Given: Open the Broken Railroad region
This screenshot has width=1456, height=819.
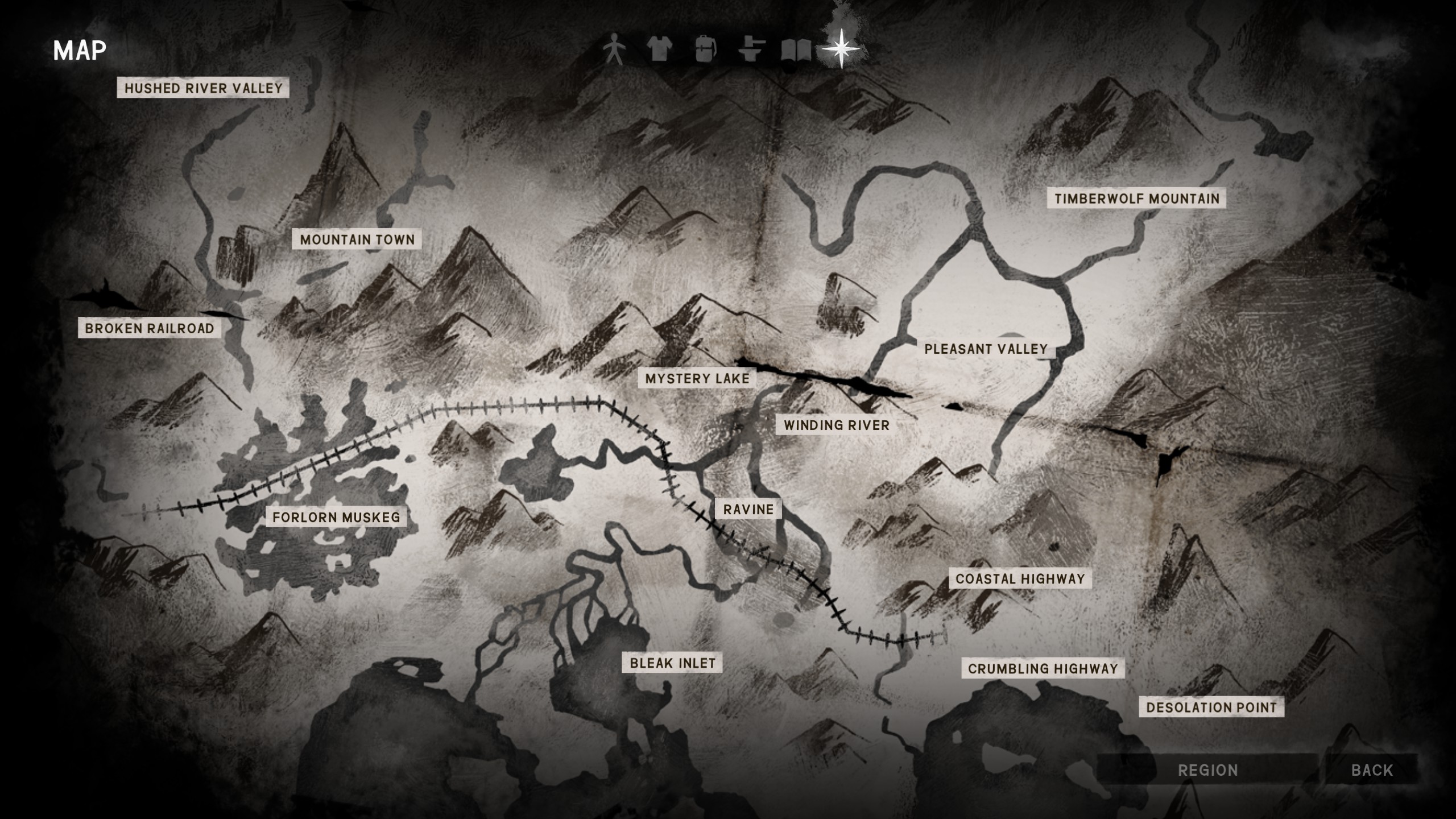Looking at the screenshot, I should pos(150,328).
